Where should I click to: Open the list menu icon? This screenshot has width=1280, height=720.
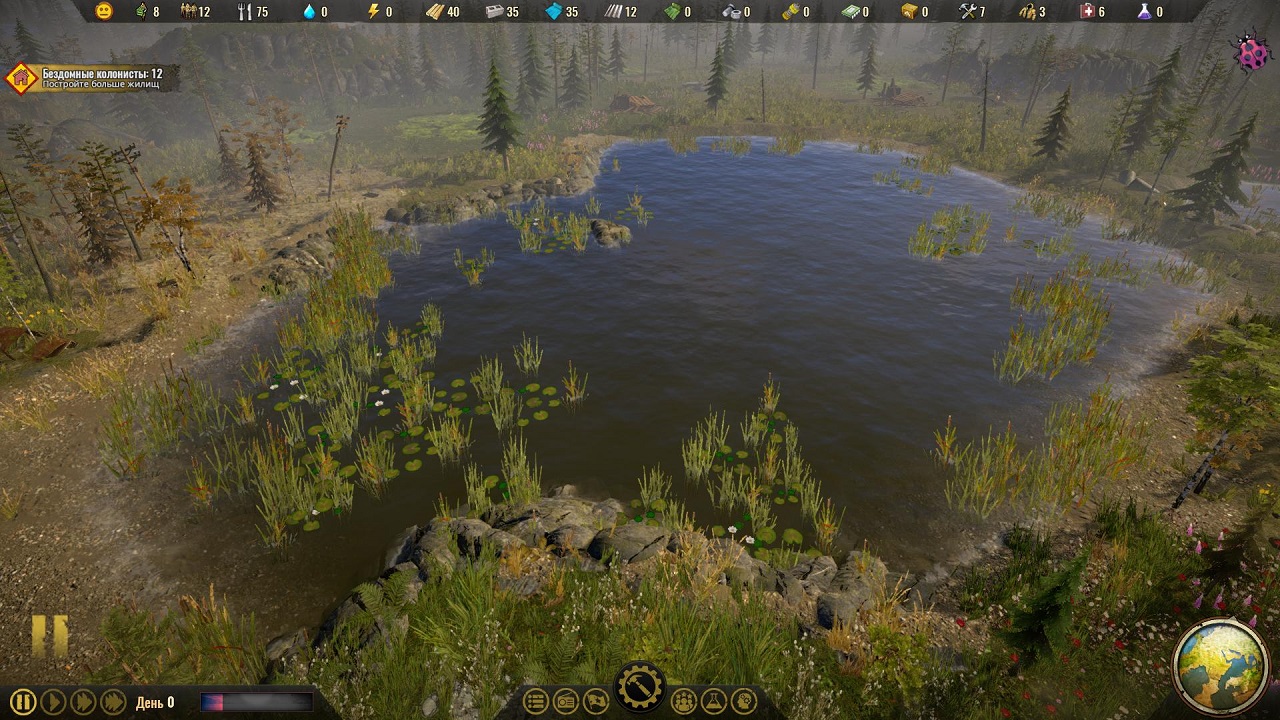(x=536, y=701)
